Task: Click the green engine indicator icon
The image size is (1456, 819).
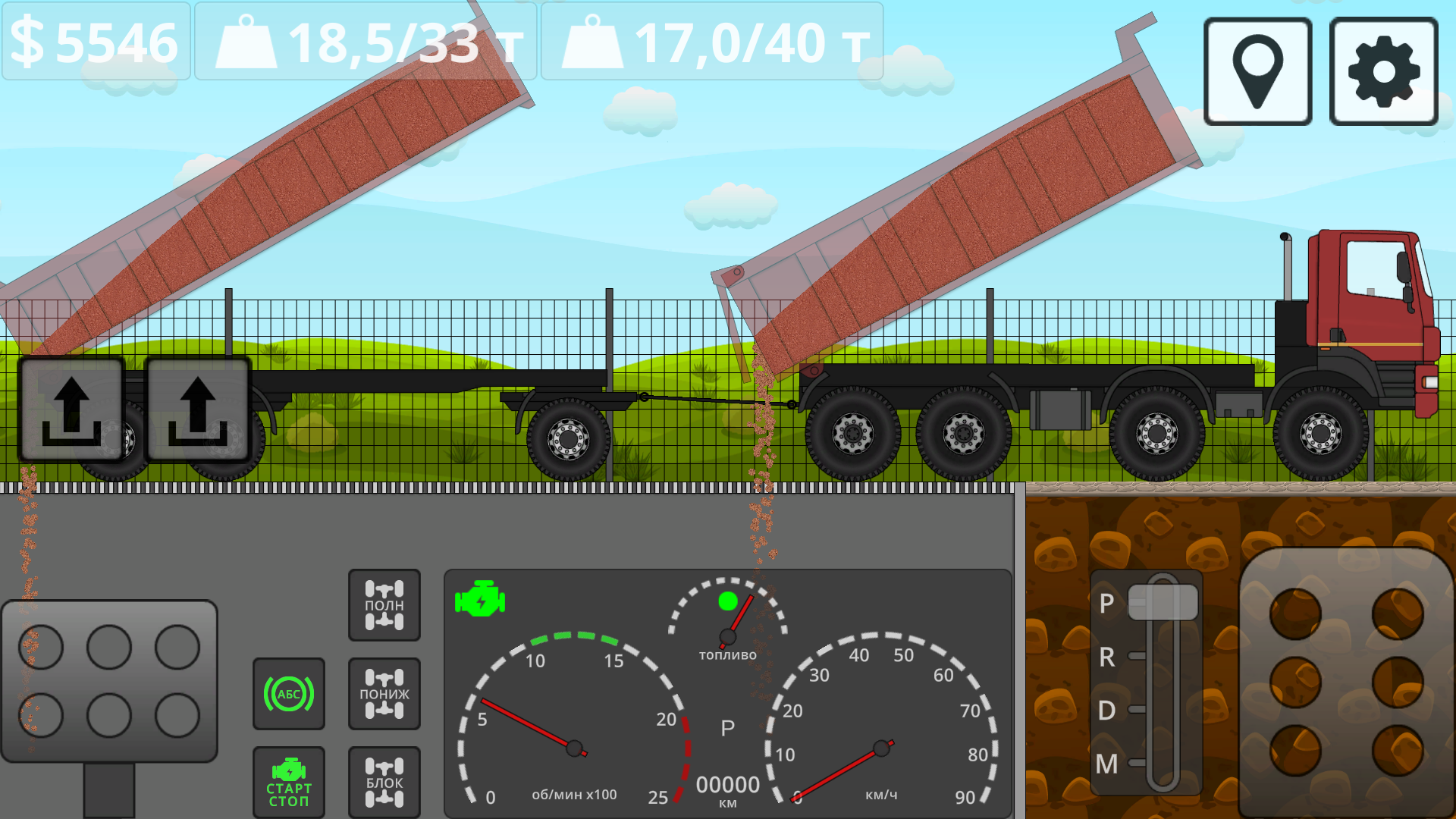Action: click(x=479, y=599)
